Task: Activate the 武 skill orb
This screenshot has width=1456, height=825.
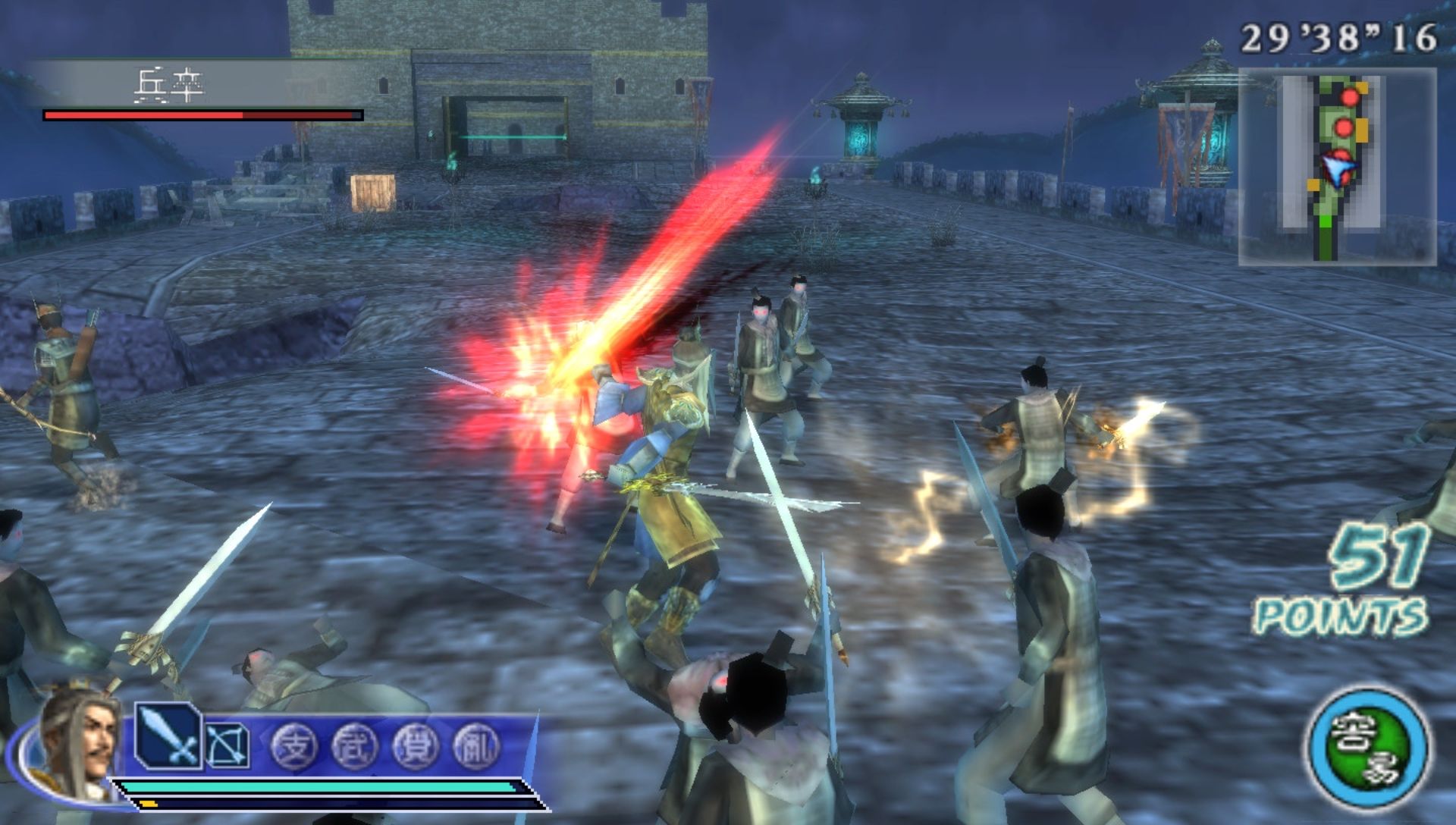Action: [354, 747]
